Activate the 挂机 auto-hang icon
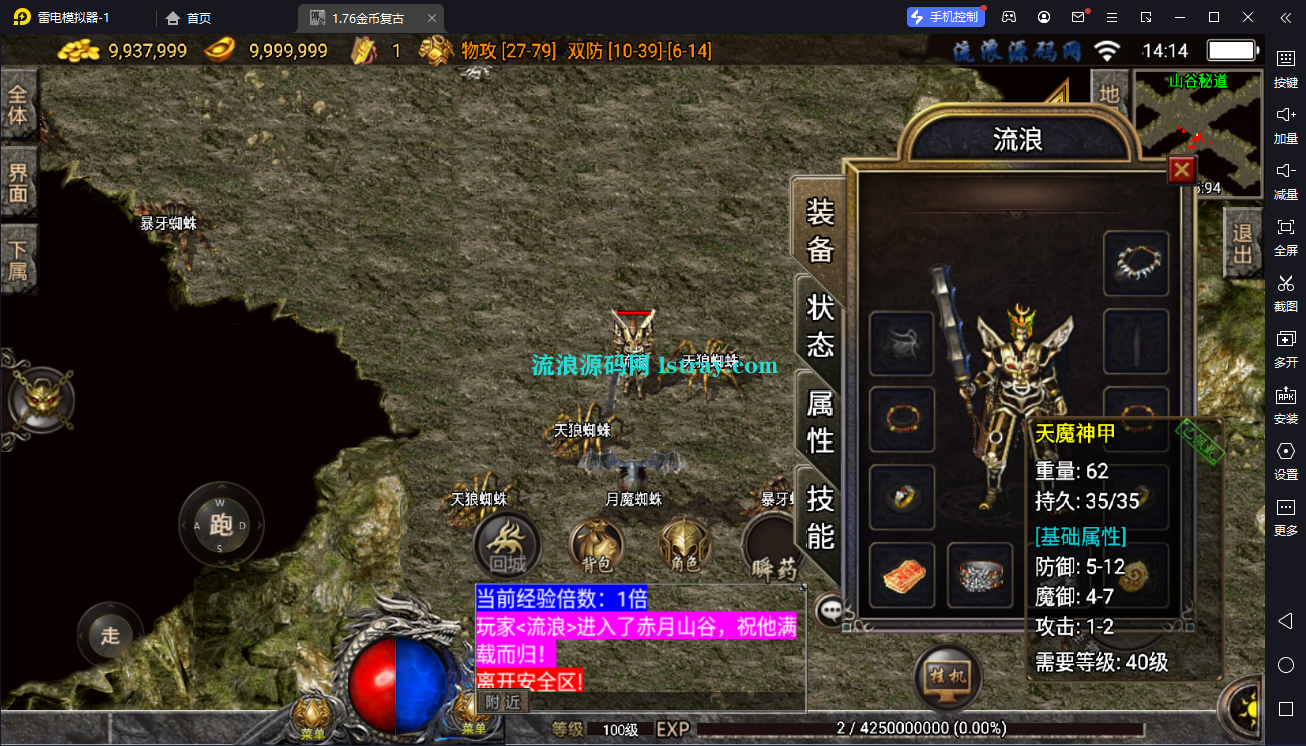1306x746 pixels. (x=946, y=676)
